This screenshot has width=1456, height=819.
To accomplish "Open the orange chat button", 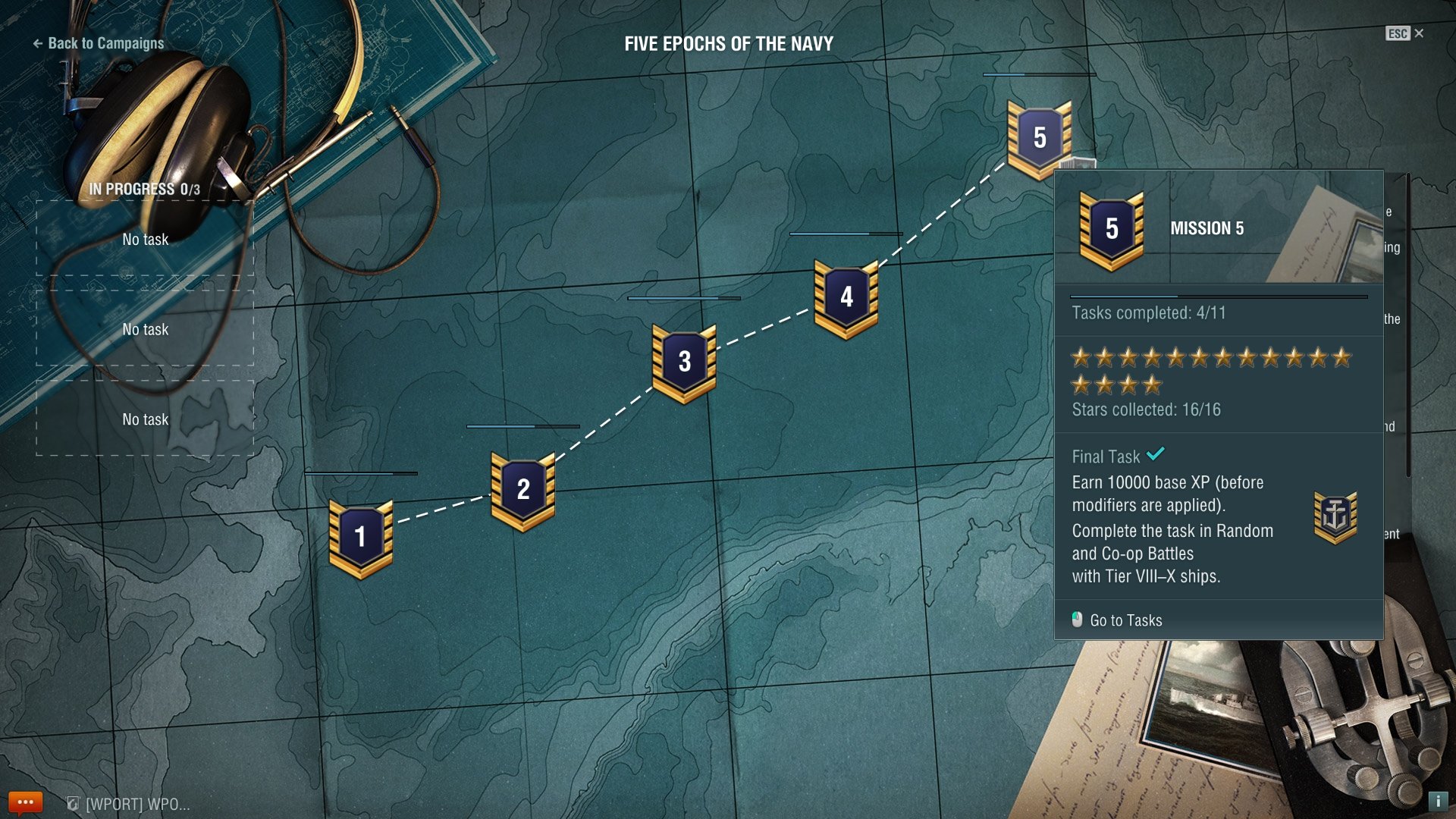I will click(25, 802).
